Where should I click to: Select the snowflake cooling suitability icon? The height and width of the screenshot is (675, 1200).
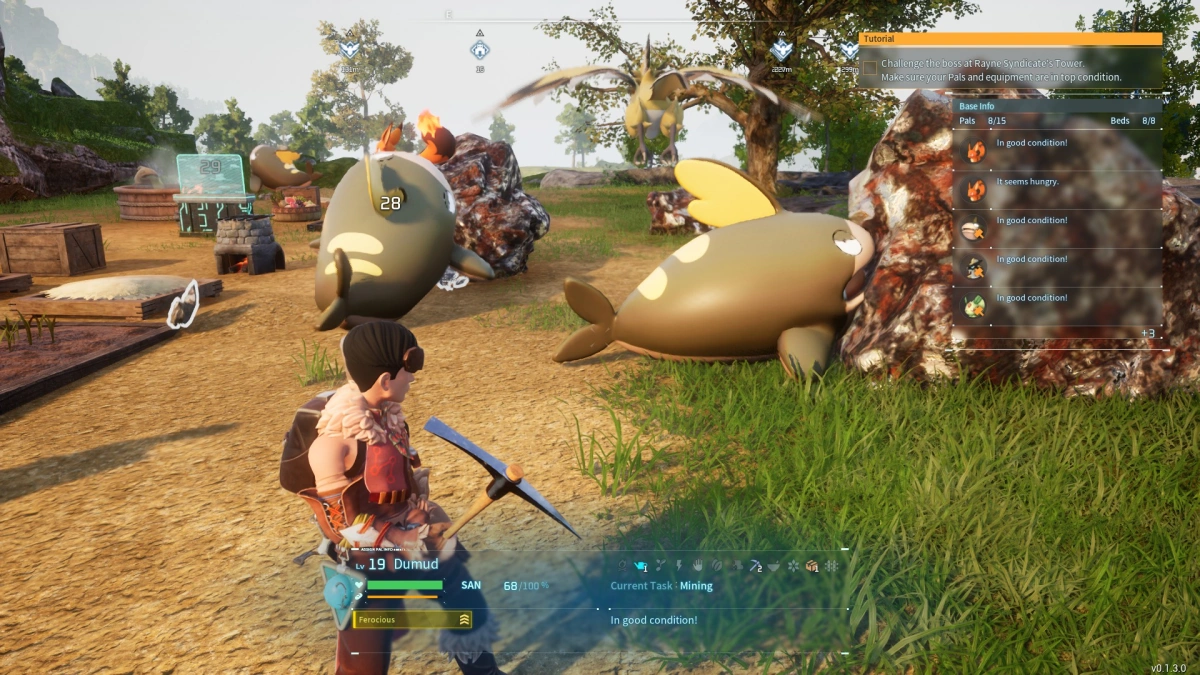794,566
